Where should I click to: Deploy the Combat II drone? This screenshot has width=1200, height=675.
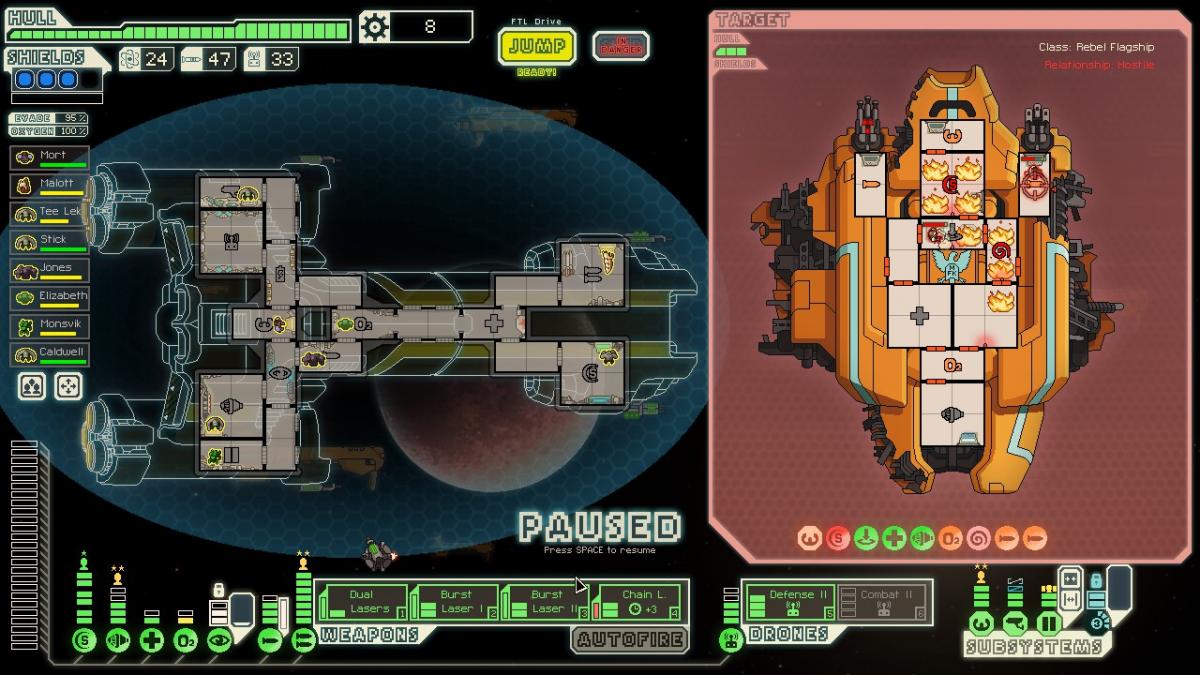point(880,602)
